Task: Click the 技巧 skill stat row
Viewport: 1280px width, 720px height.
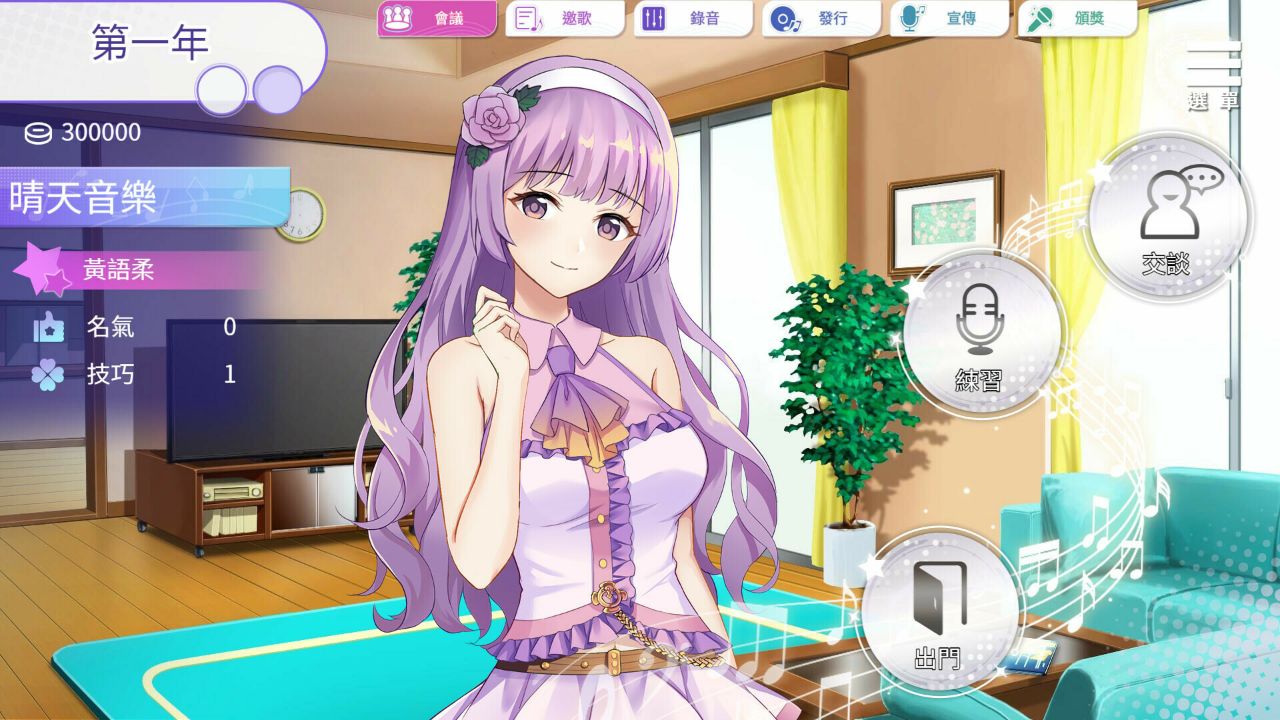Action: 110,374
